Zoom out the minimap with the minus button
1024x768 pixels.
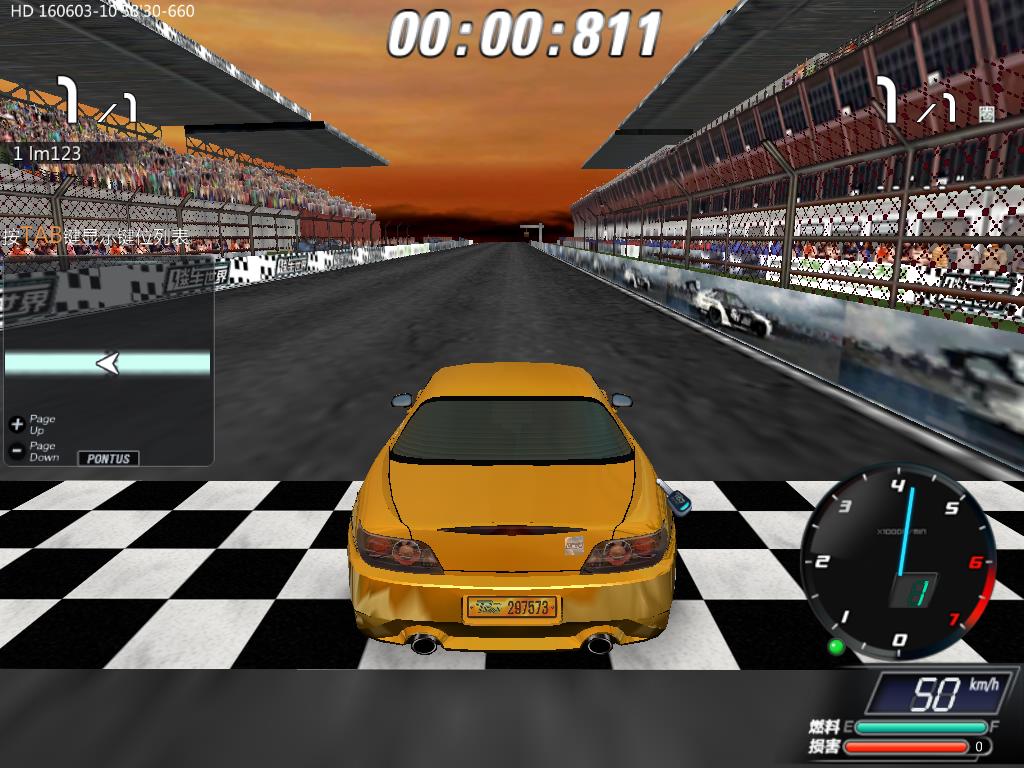coord(16,451)
